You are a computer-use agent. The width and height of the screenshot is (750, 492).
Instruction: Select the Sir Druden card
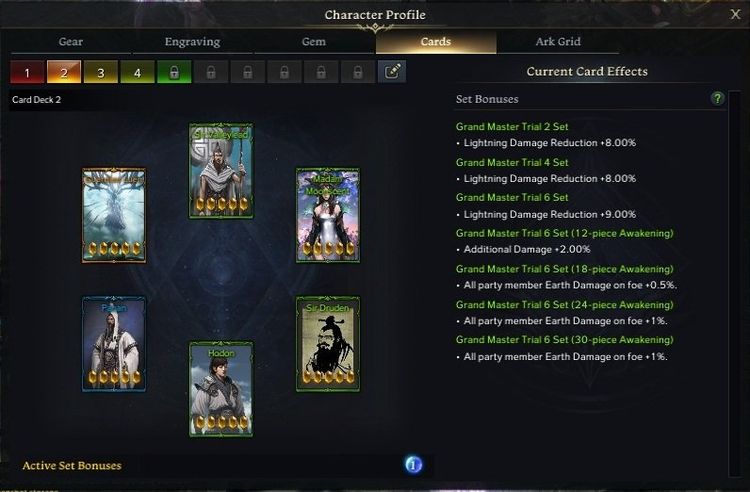[x=328, y=344]
